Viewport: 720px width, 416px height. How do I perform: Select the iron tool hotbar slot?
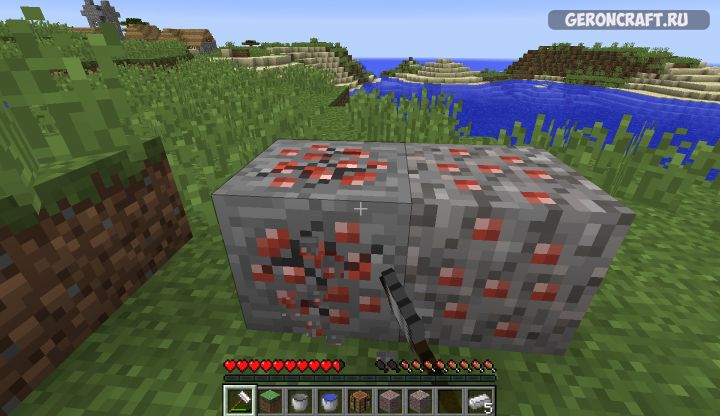(241, 401)
